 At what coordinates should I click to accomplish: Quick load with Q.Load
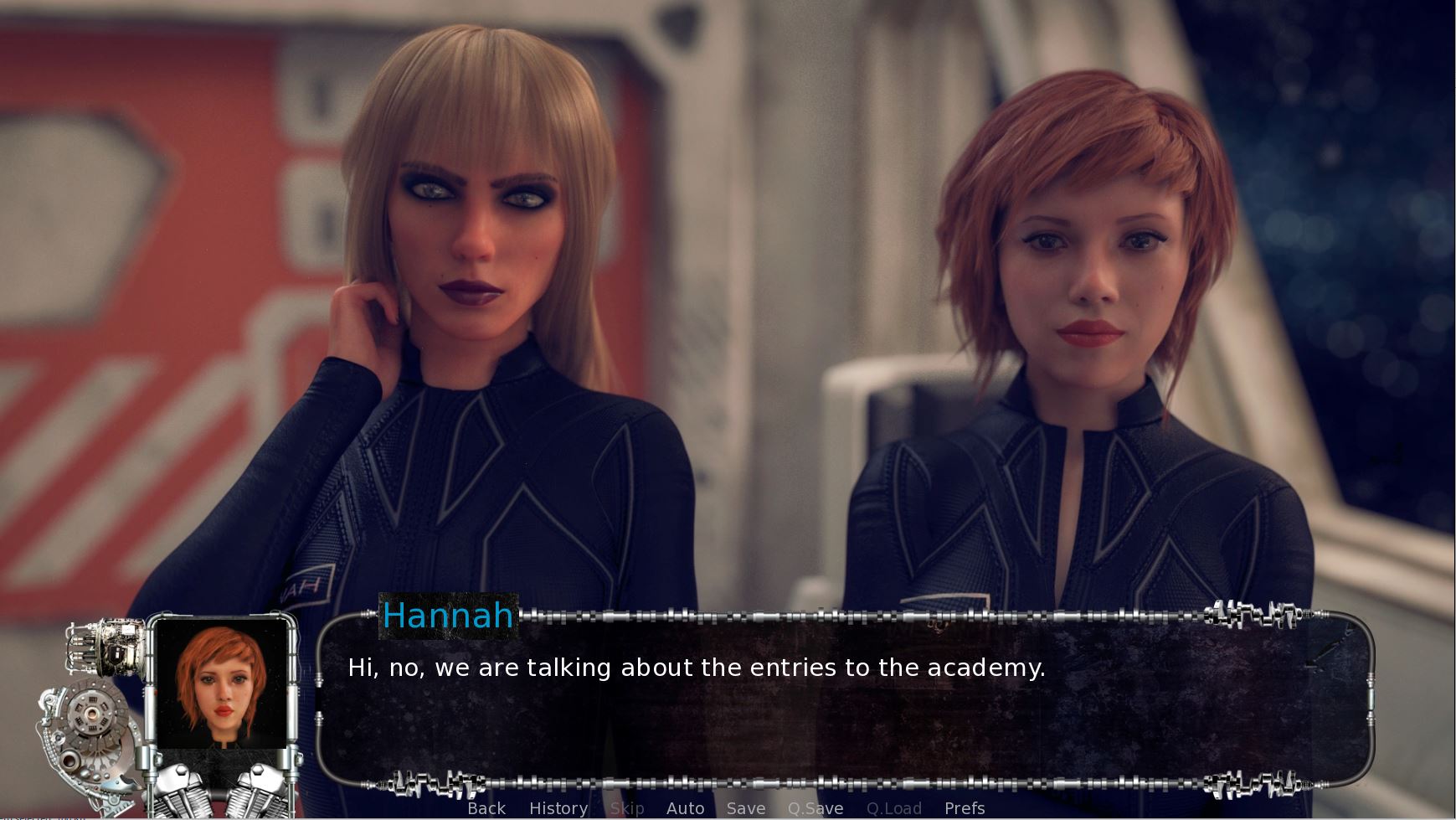pyautogui.click(x=893, y=808)
